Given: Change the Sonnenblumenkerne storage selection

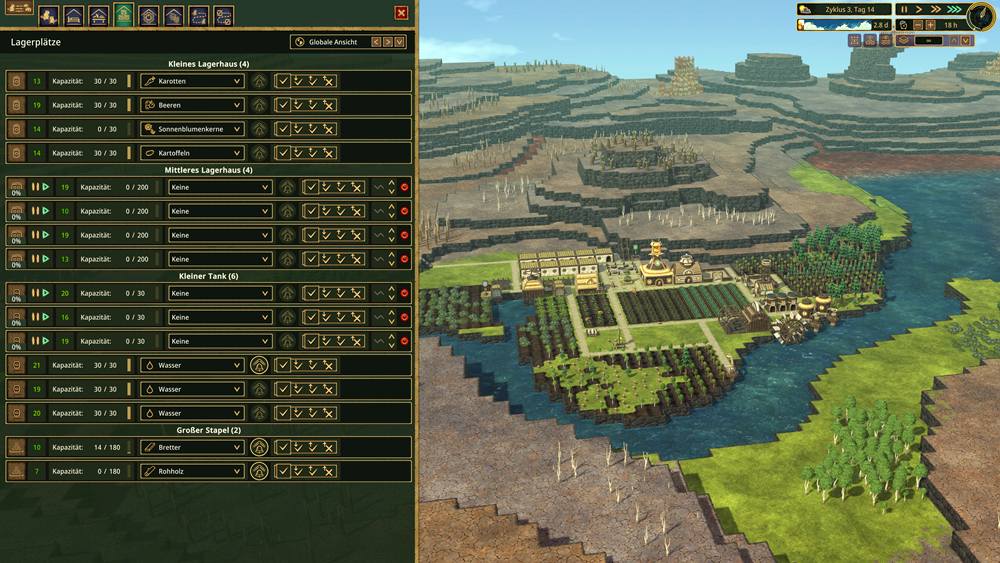Looking at the screenshot, I should (x=191, y=129).
